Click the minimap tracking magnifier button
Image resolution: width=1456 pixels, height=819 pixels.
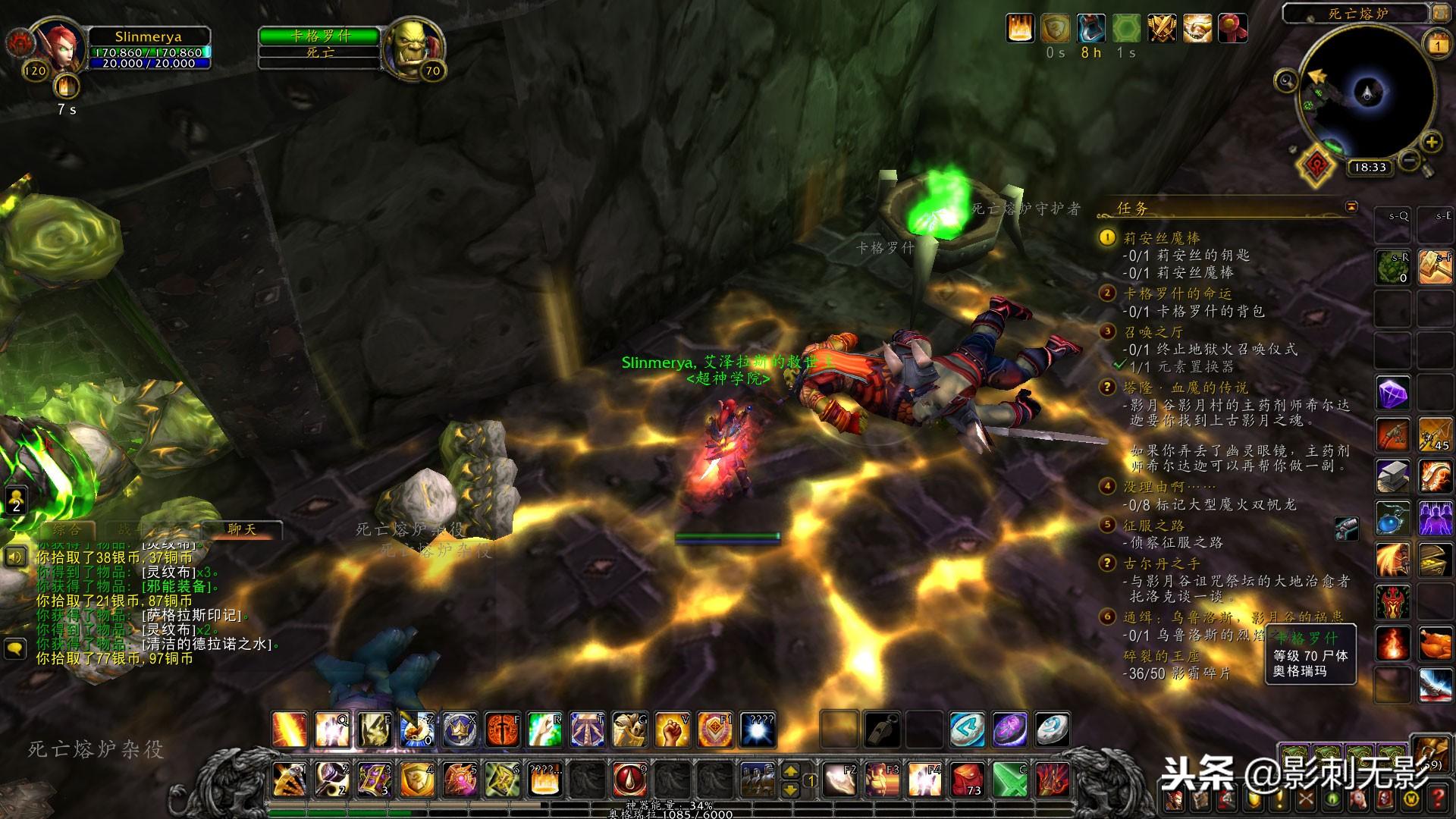click(1286, 80)
